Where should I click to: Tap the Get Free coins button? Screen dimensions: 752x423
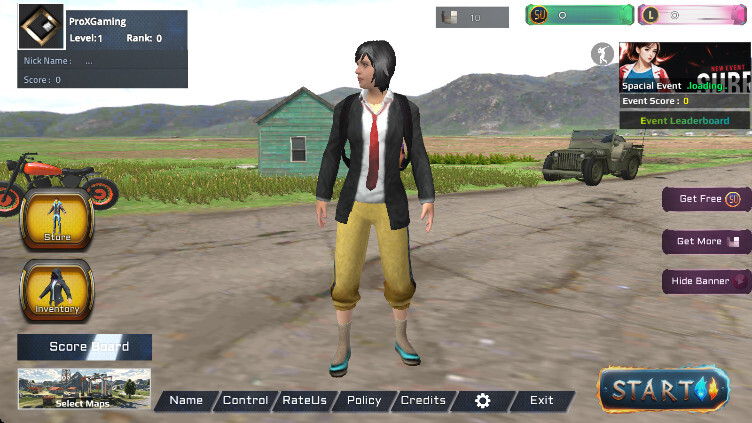coord(707,199)
